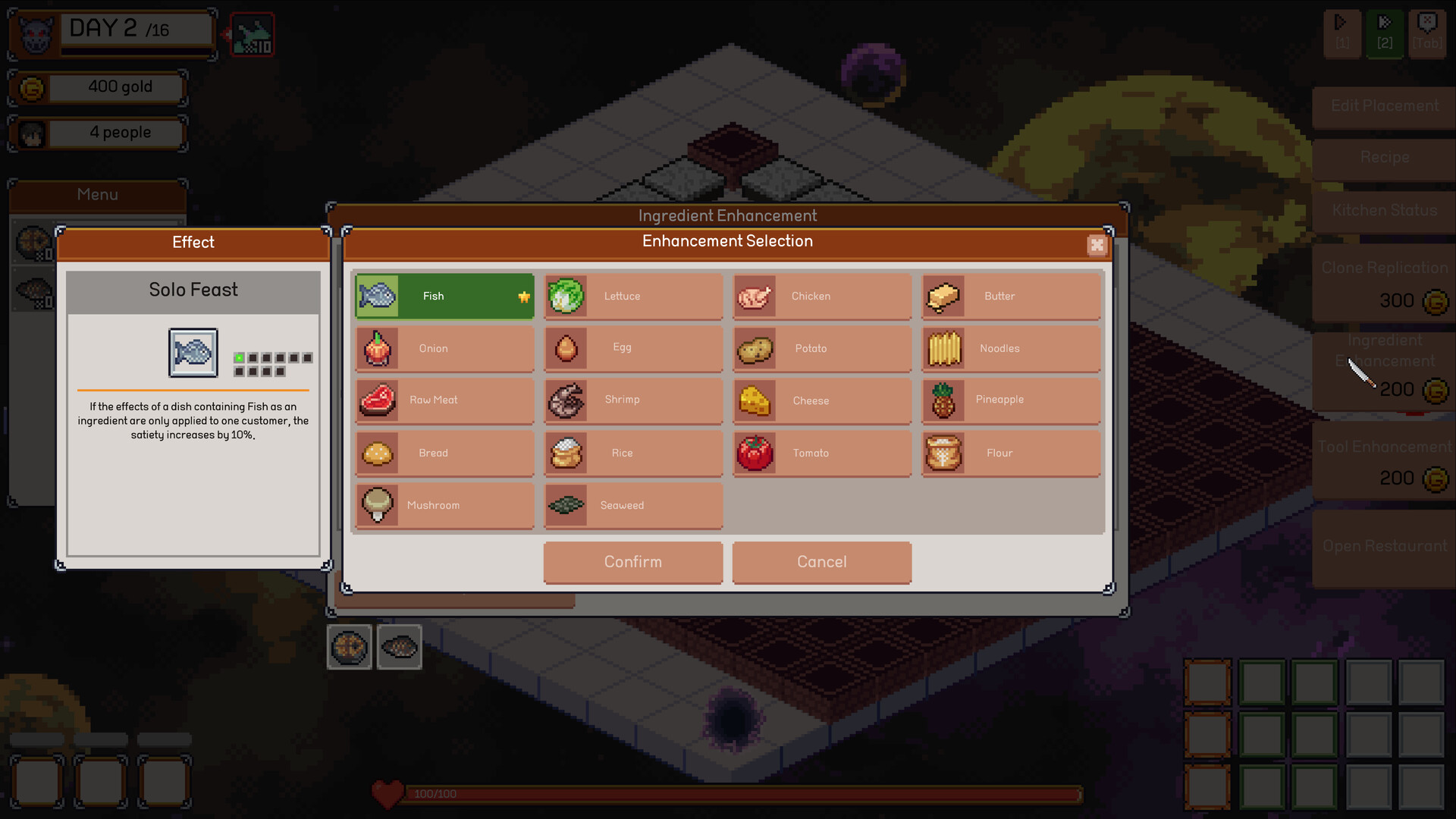The width and height of the screenshot is (1456, 819).
Task: Enable fast-forward speed [2]
Action: (x=1384, y=33)
